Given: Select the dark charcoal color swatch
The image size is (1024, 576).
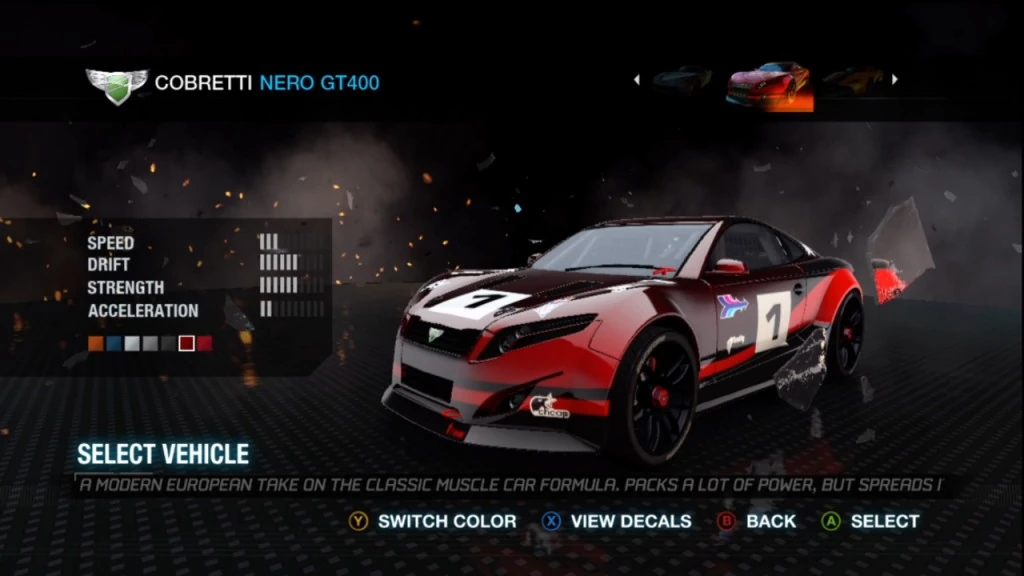Looking at the screenshot, I should (x=167, y=343).
